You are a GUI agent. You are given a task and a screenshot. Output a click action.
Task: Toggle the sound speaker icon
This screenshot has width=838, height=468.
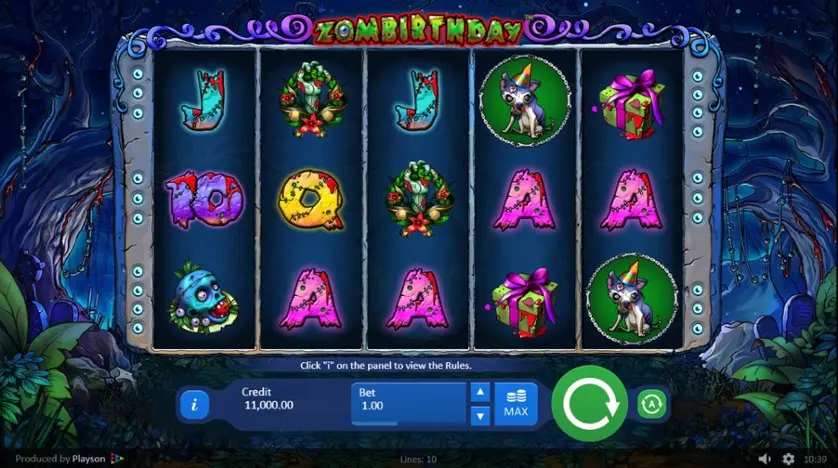pos(766,459)
